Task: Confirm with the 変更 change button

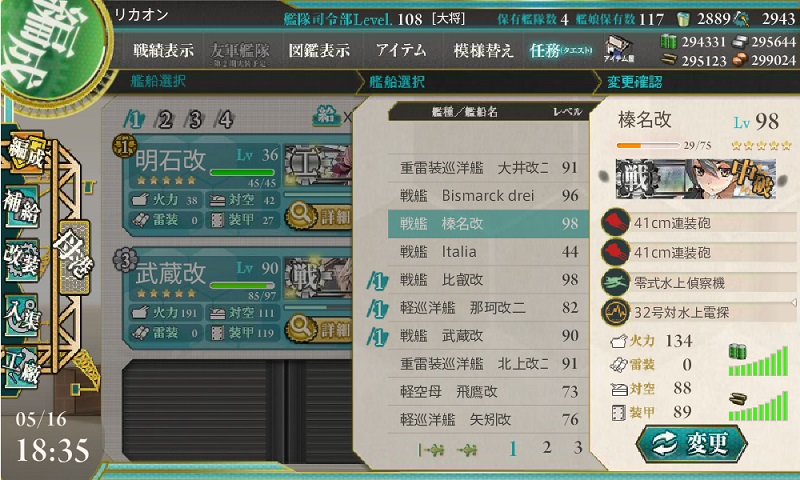Action: point(684,441)
